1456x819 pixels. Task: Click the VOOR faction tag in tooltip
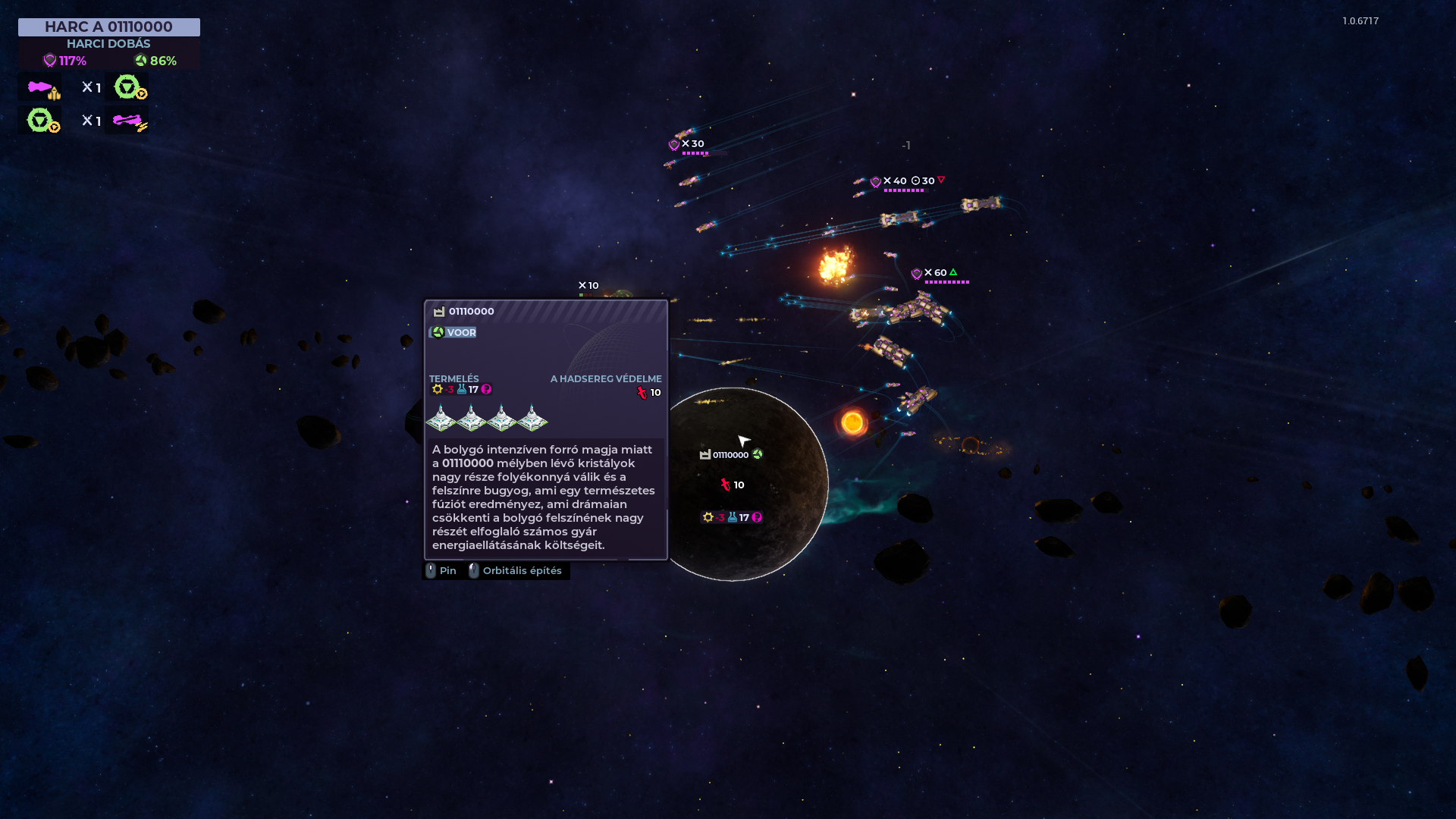(453, 332)
